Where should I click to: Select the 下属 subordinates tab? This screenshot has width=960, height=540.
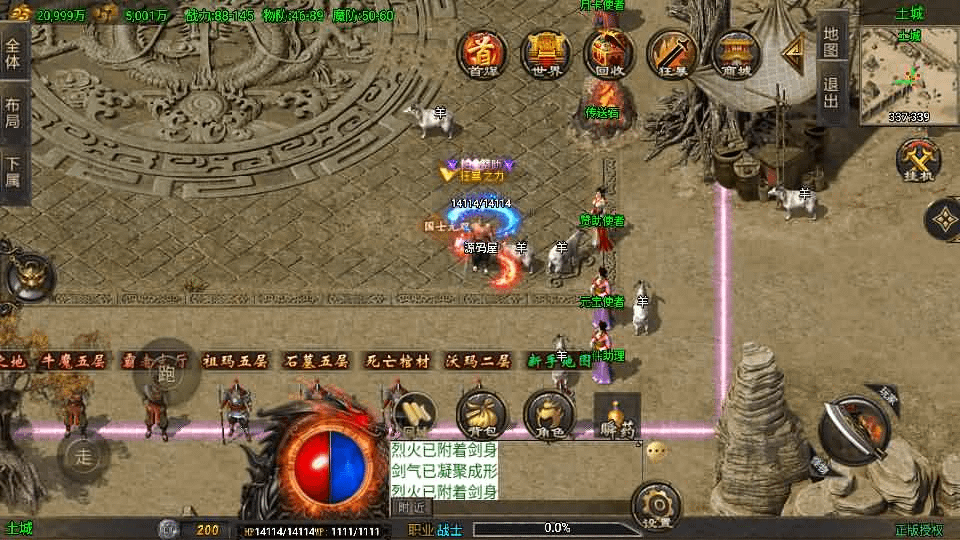click(13, 172)
